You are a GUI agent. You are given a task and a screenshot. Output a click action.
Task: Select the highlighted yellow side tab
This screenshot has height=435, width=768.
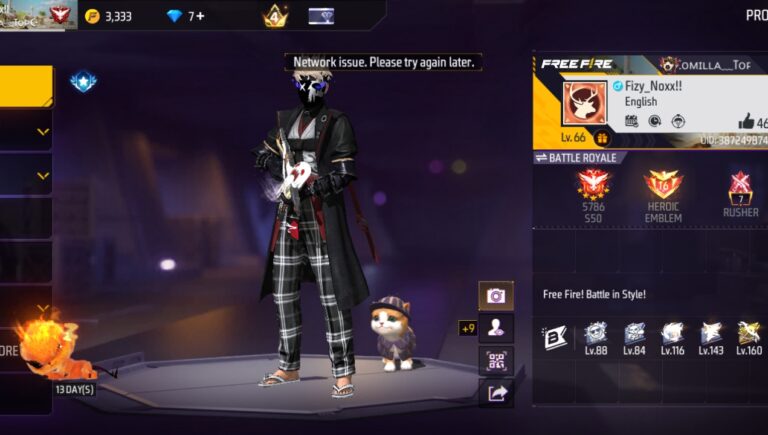coord(26,86)
